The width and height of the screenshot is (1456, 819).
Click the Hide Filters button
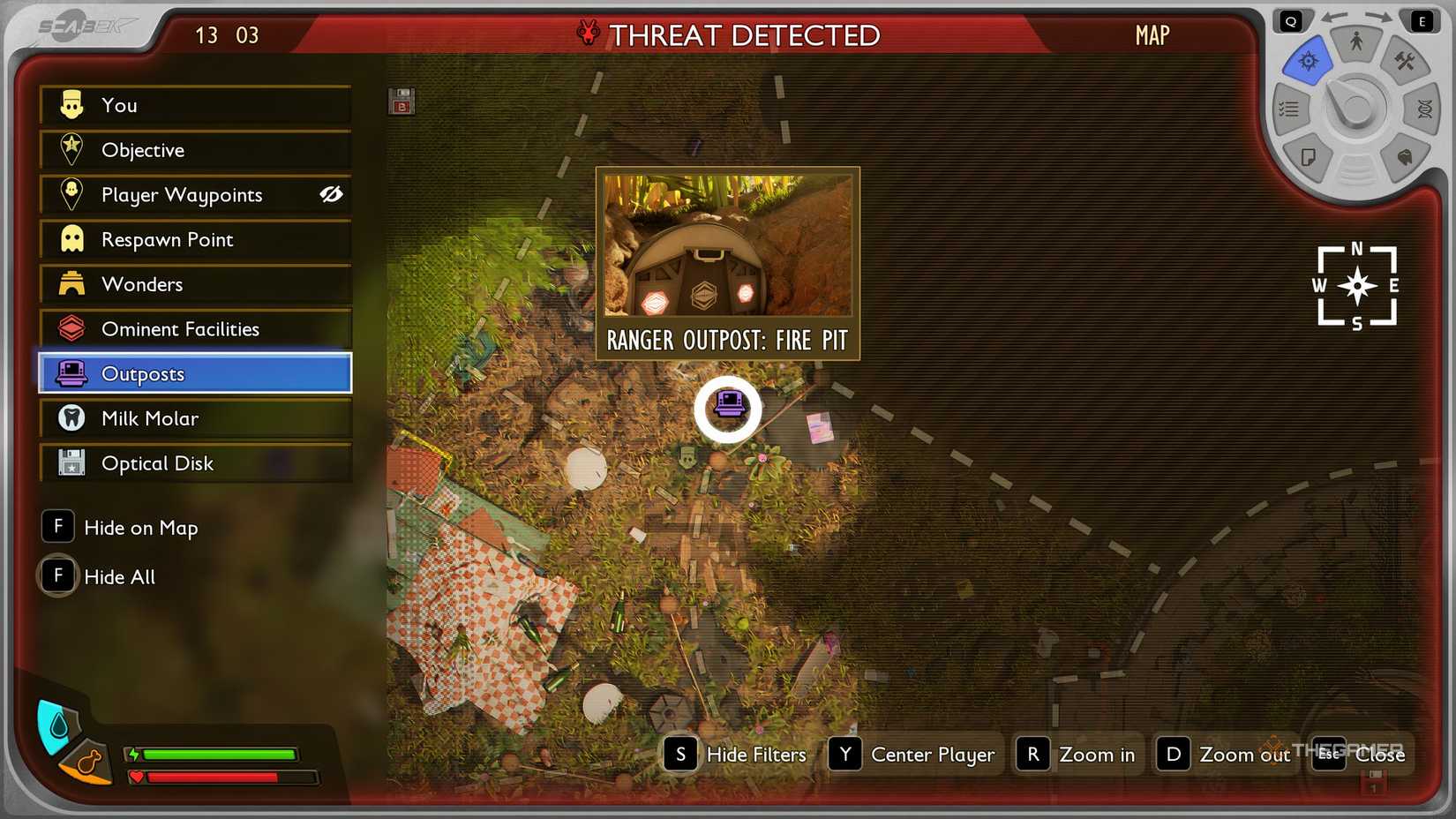[737, 755]
